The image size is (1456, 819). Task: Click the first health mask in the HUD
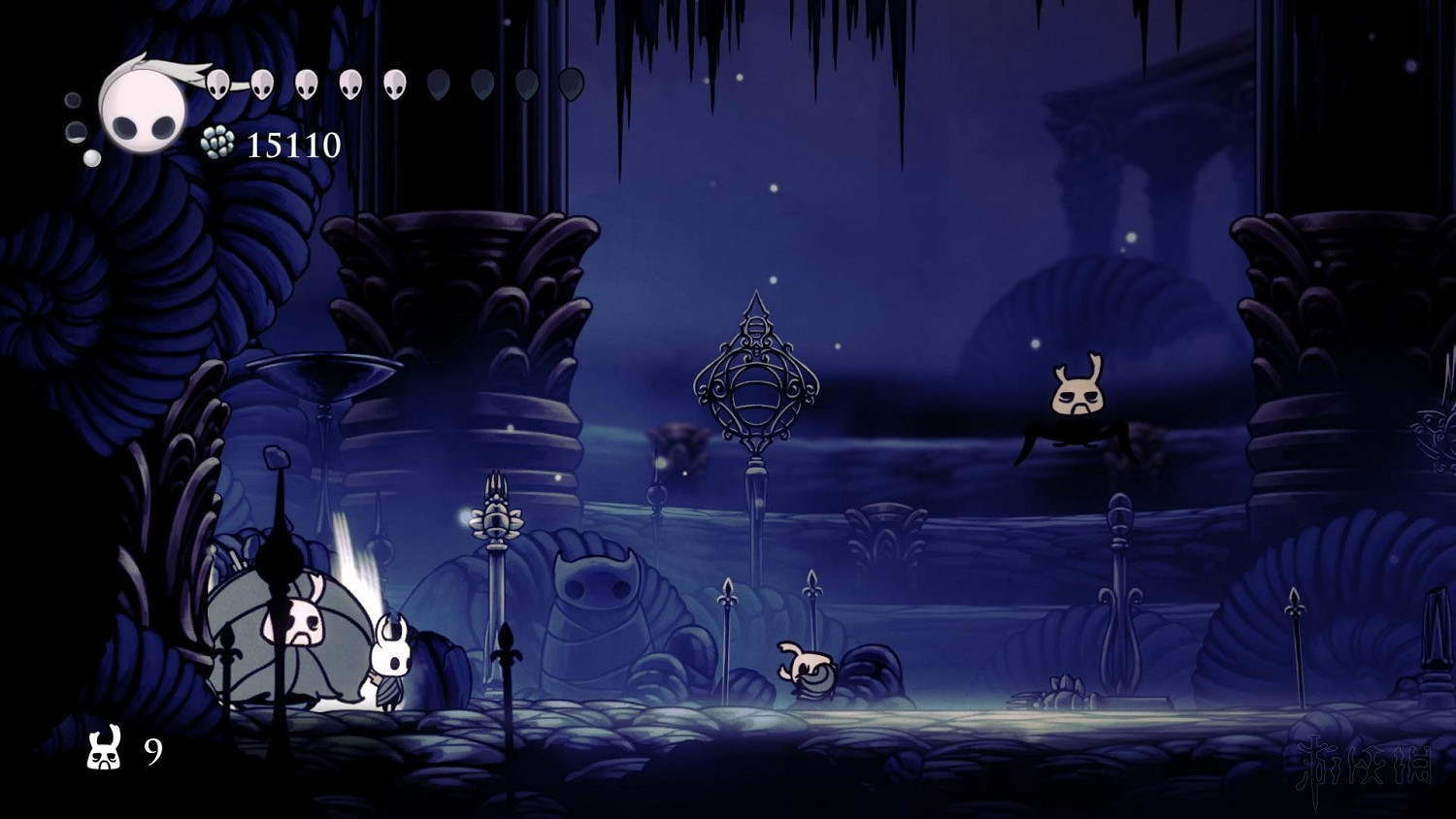coord(219,84)
